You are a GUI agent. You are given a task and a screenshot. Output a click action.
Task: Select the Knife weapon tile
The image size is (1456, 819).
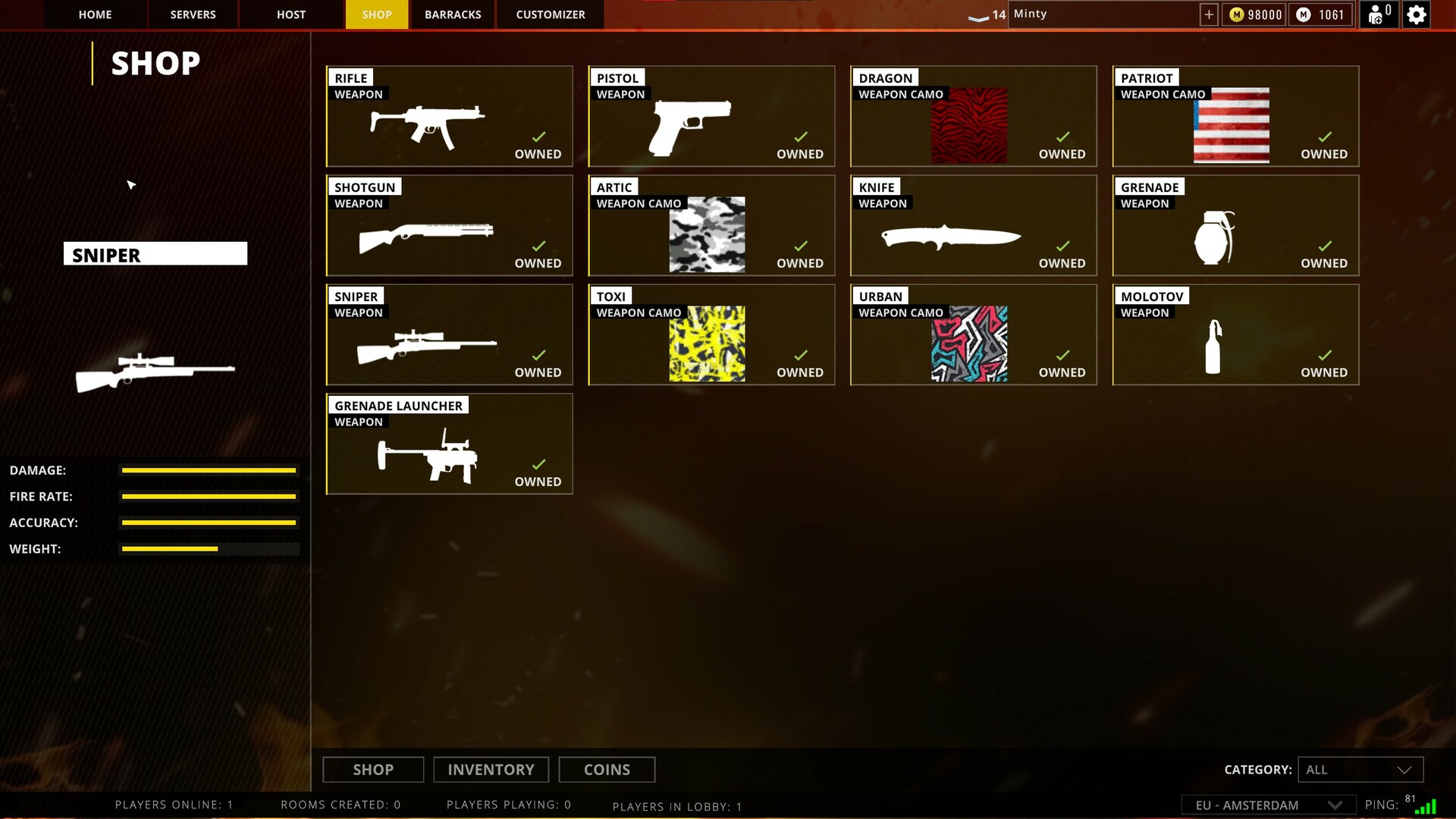click(x=973, y=225)
